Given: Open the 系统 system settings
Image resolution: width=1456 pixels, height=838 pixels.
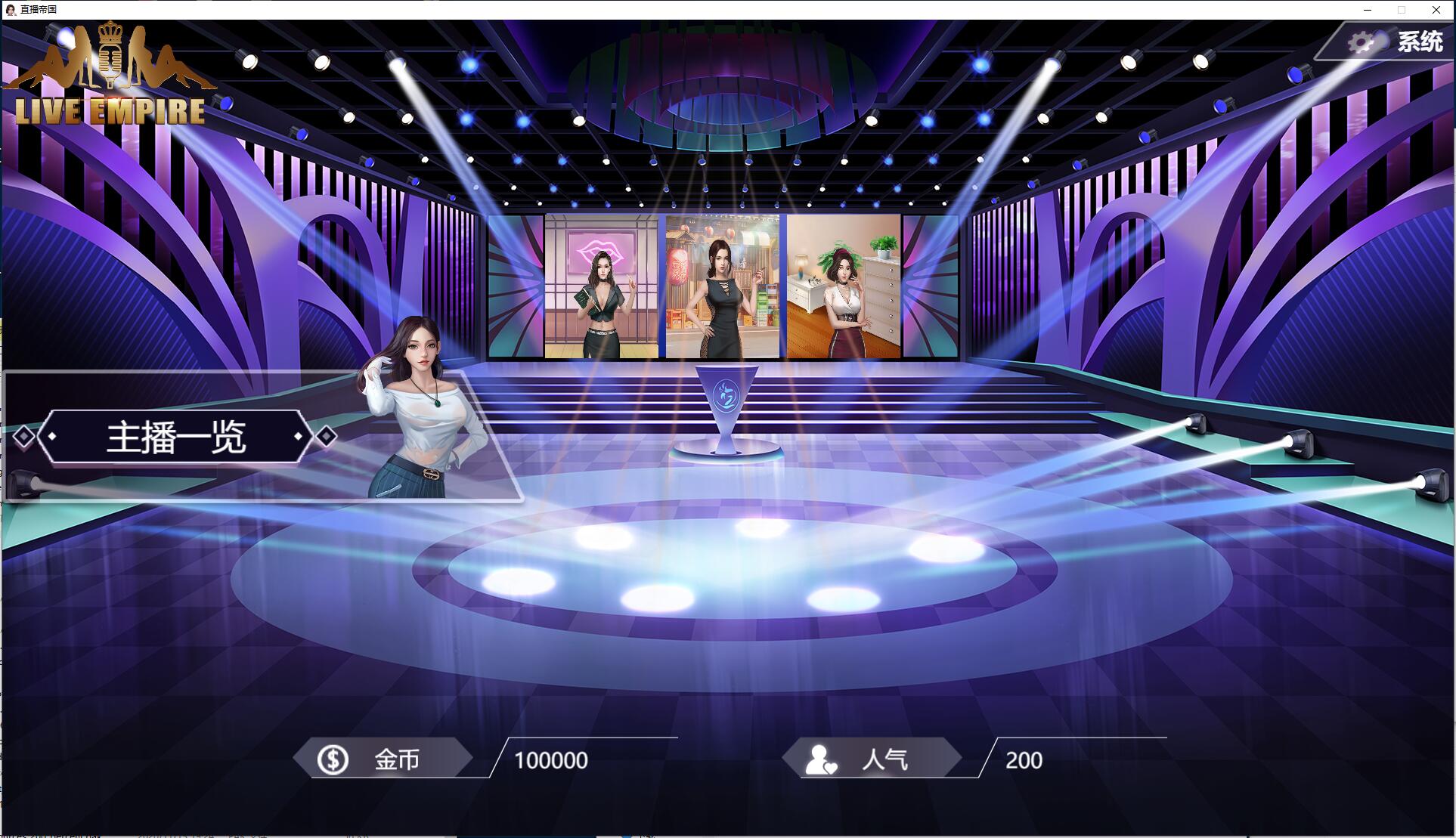Looking at the screenshot, I should click(x=1397, y=42).
